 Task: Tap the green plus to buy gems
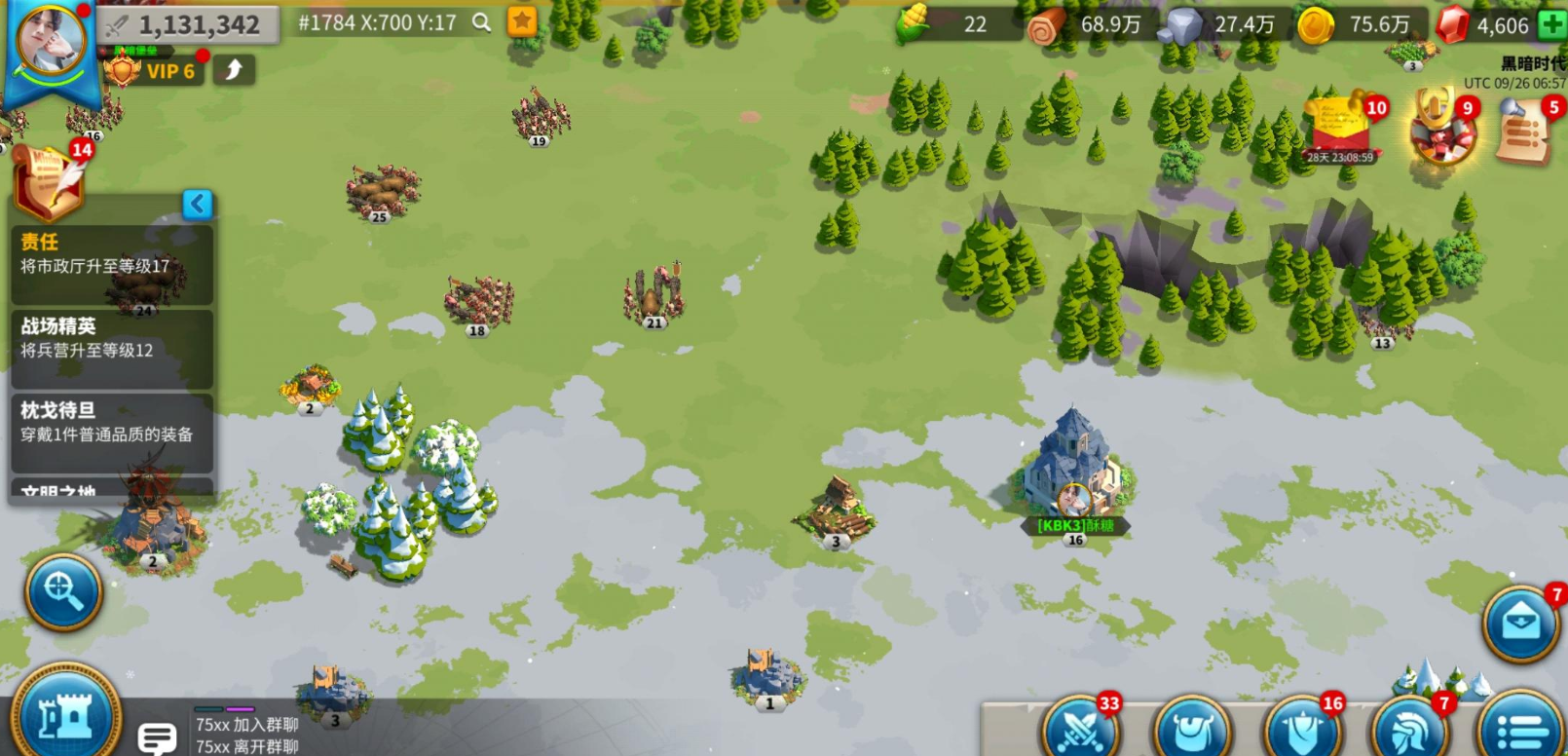pyautogui.click(x=1551, y=25)
